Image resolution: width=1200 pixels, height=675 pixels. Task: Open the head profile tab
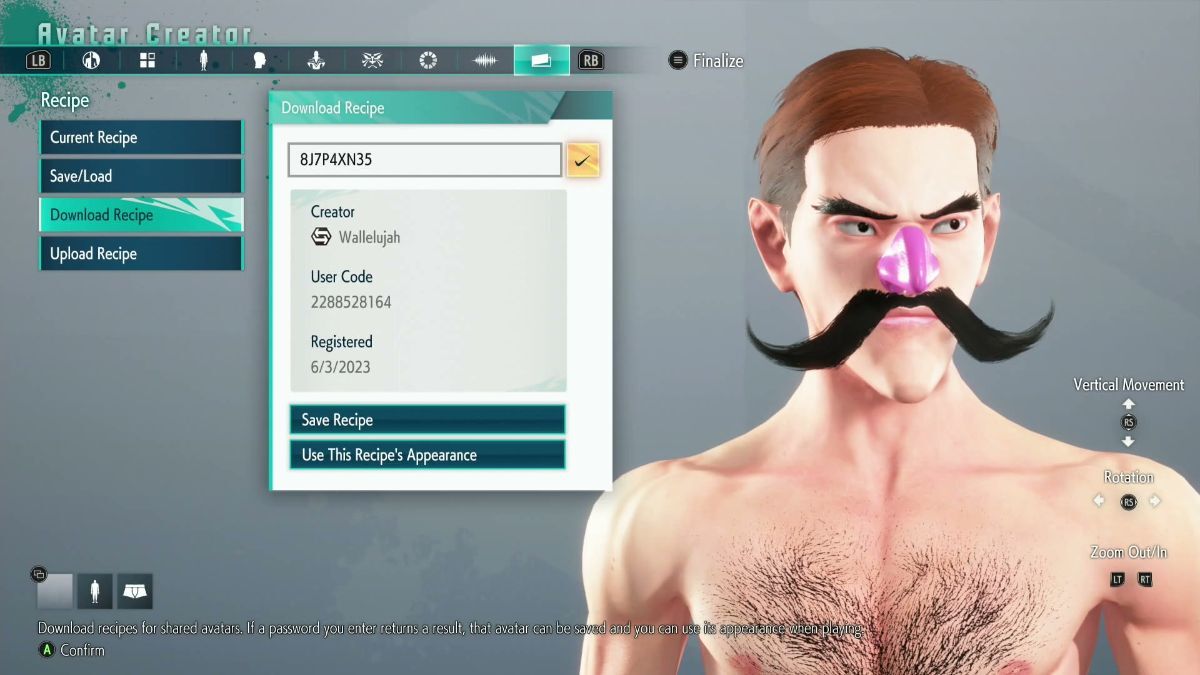point(260,61)
